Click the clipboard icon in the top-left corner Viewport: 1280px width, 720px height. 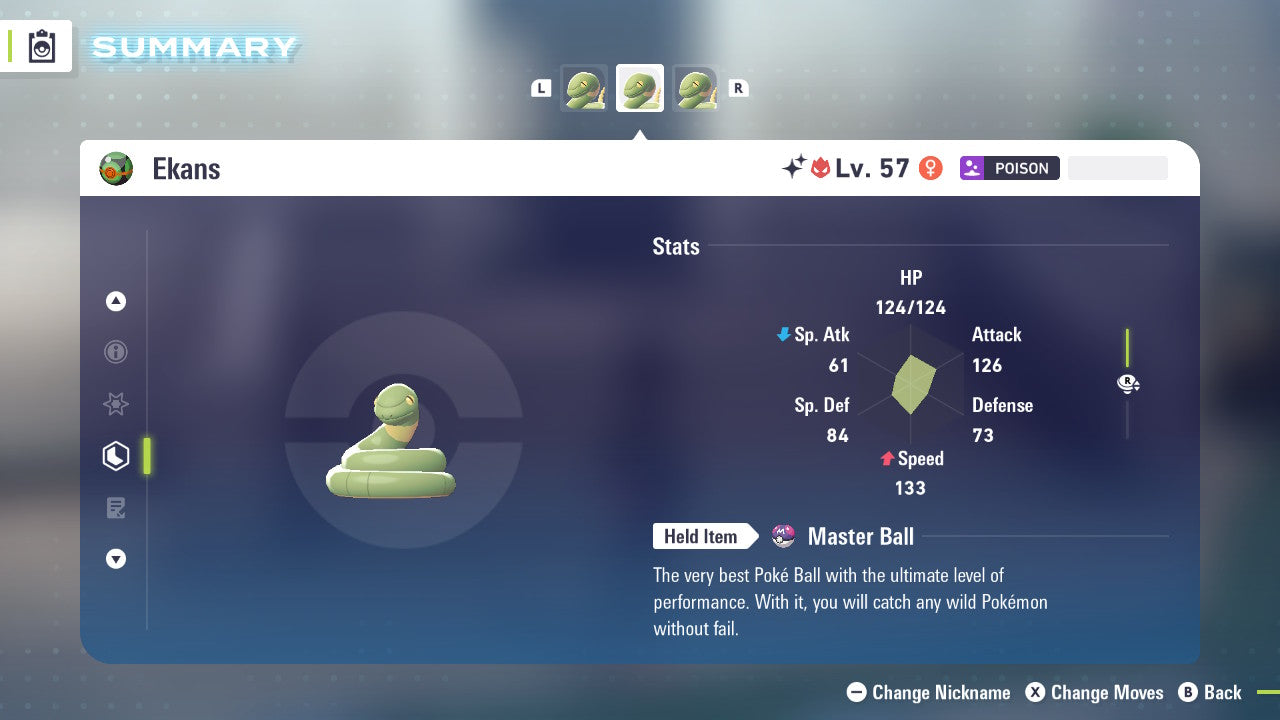[x=40, y=46]
